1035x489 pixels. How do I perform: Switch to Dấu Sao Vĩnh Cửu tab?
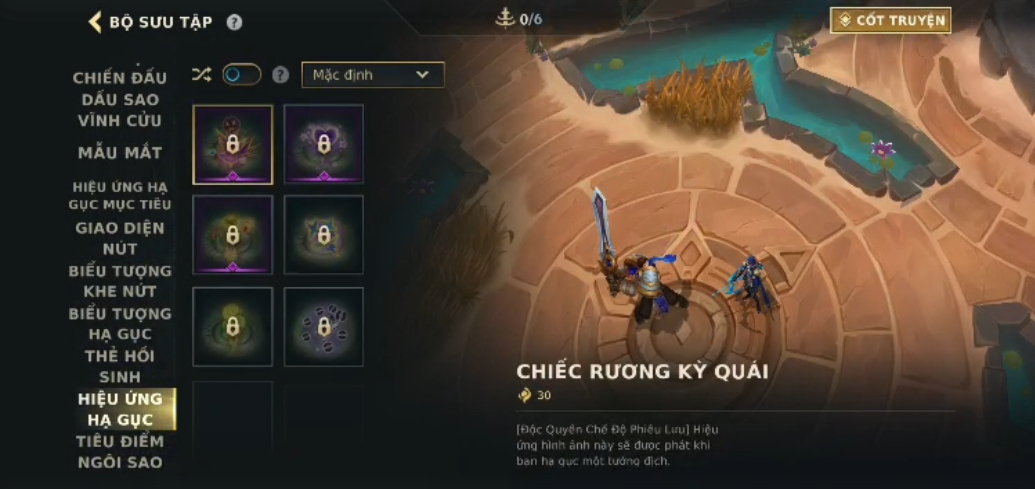pos(119,110)
